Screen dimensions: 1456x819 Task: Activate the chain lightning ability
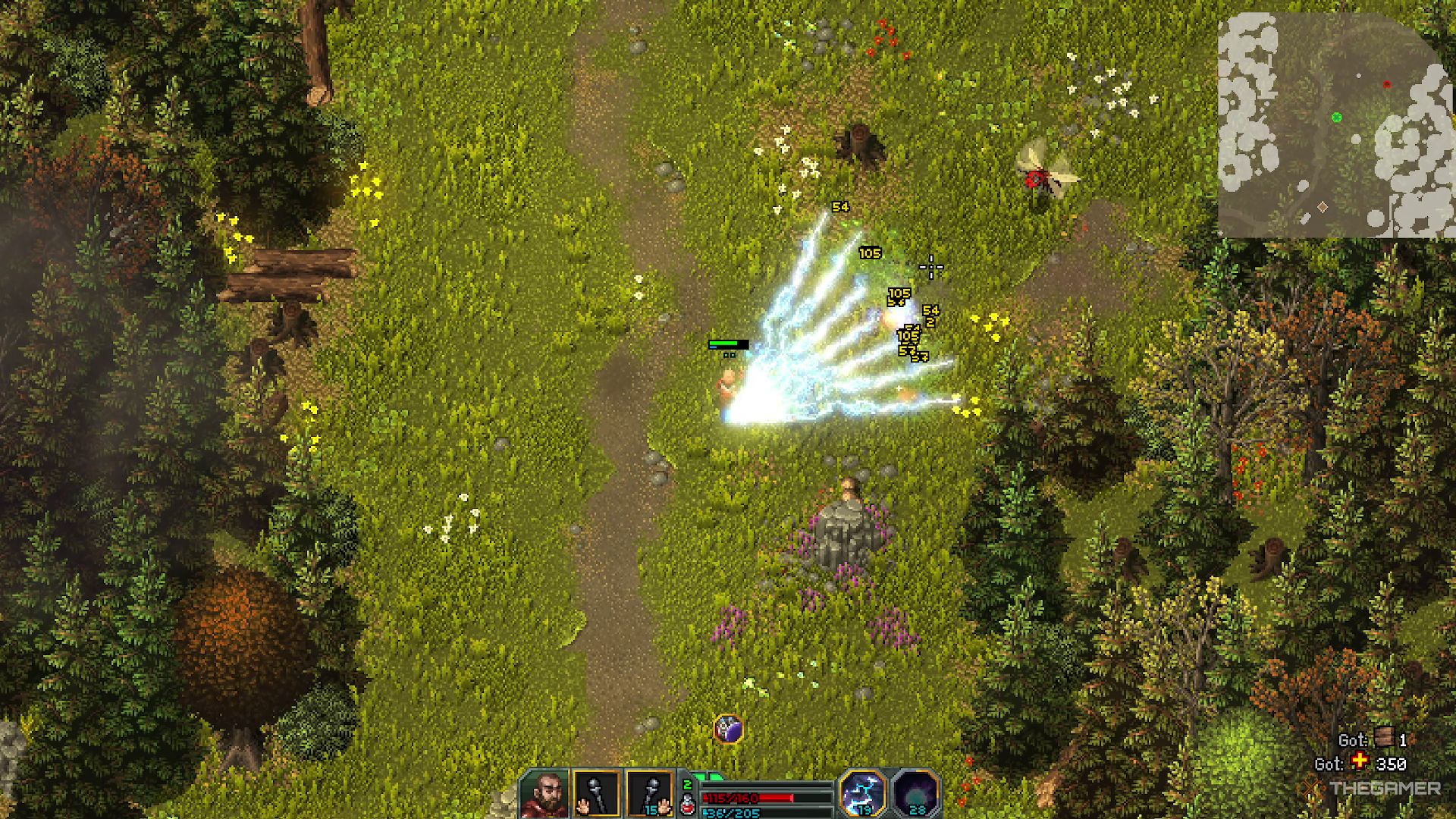[x=863, y=793]
